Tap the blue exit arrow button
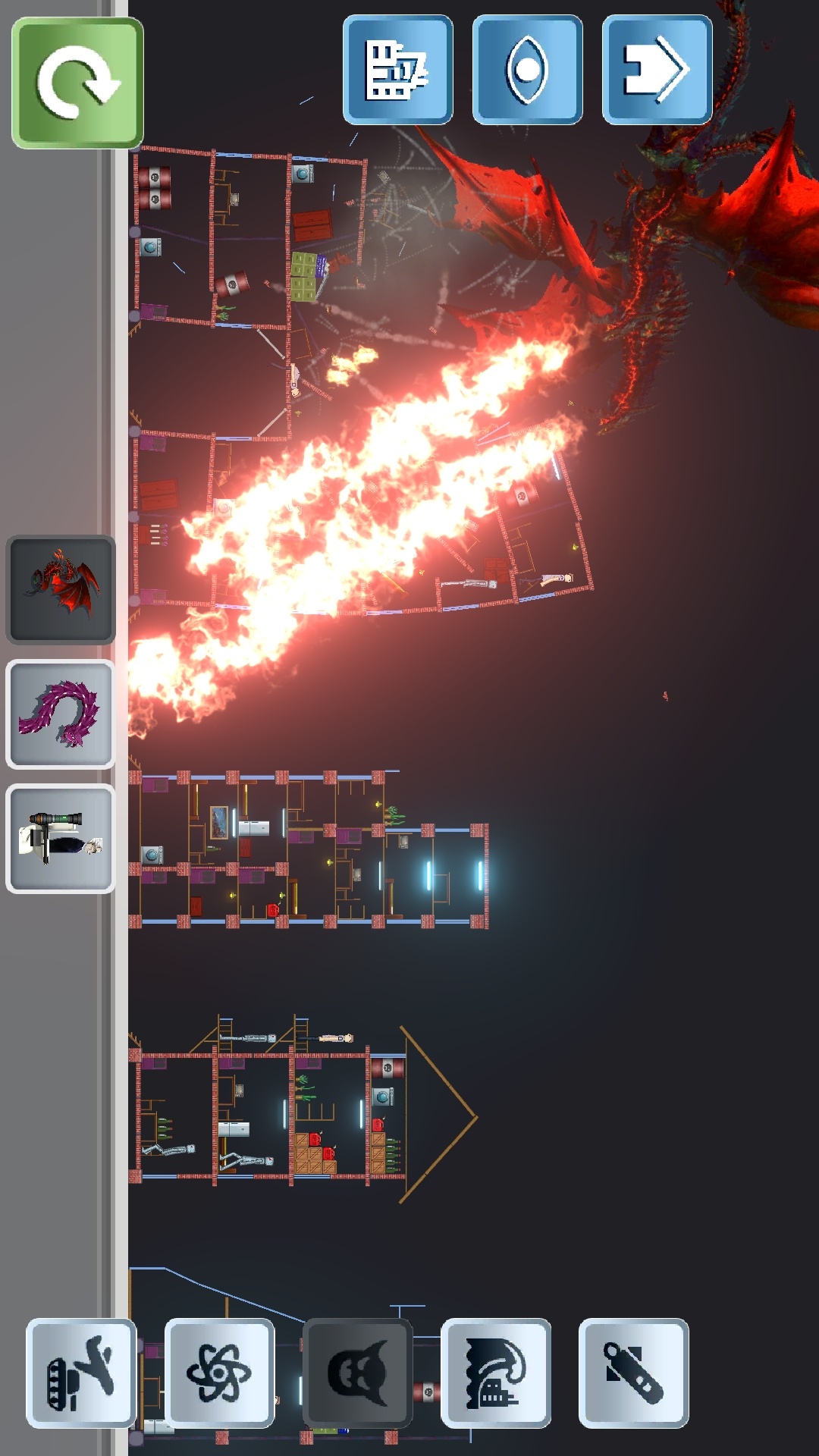This screenshot has width=819, height=1456. 657,70
